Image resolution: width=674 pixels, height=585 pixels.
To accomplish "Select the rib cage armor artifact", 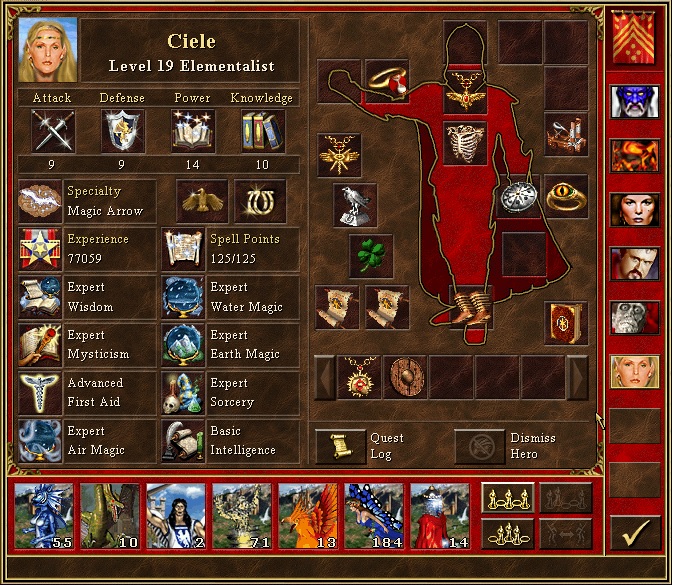I will point(464,142).
